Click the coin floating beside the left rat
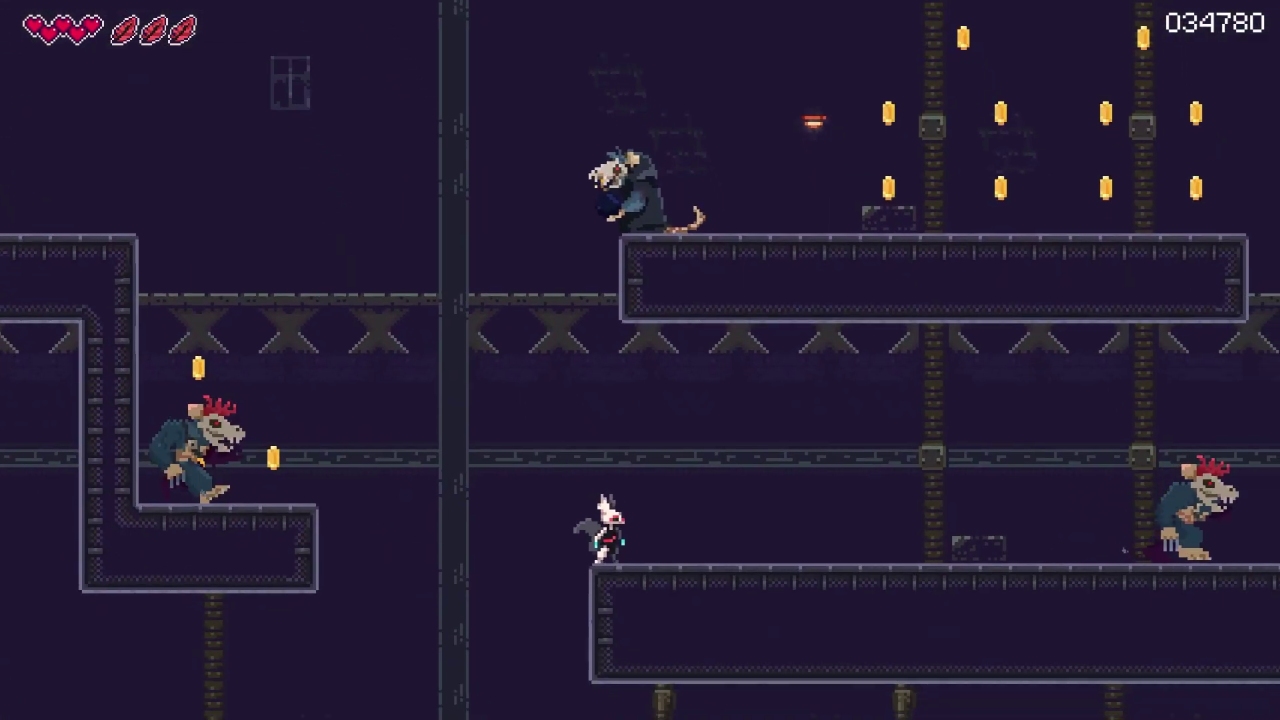The image size is (1280, 720). point(274,458)
